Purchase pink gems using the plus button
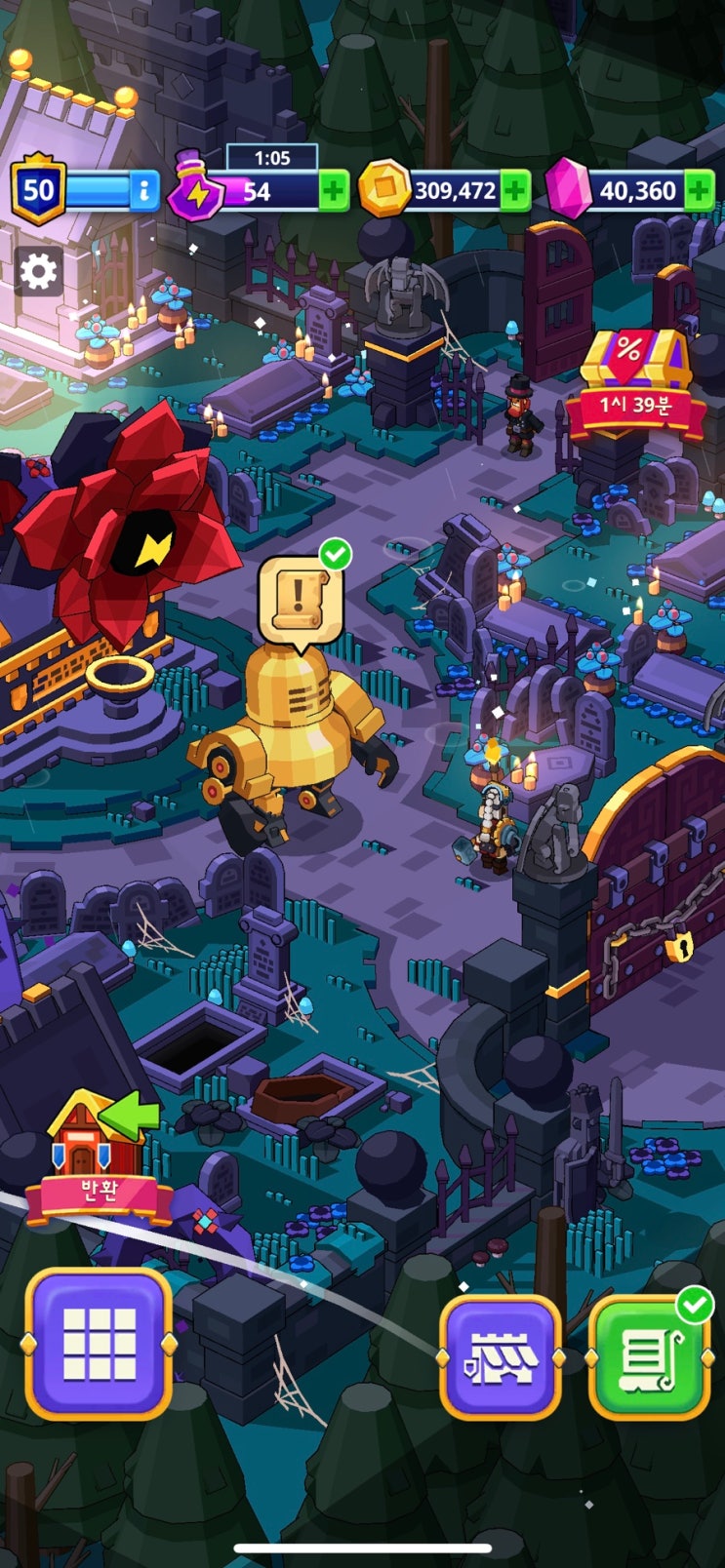The height and width of the screenshot is (1568, 725). 699,190
